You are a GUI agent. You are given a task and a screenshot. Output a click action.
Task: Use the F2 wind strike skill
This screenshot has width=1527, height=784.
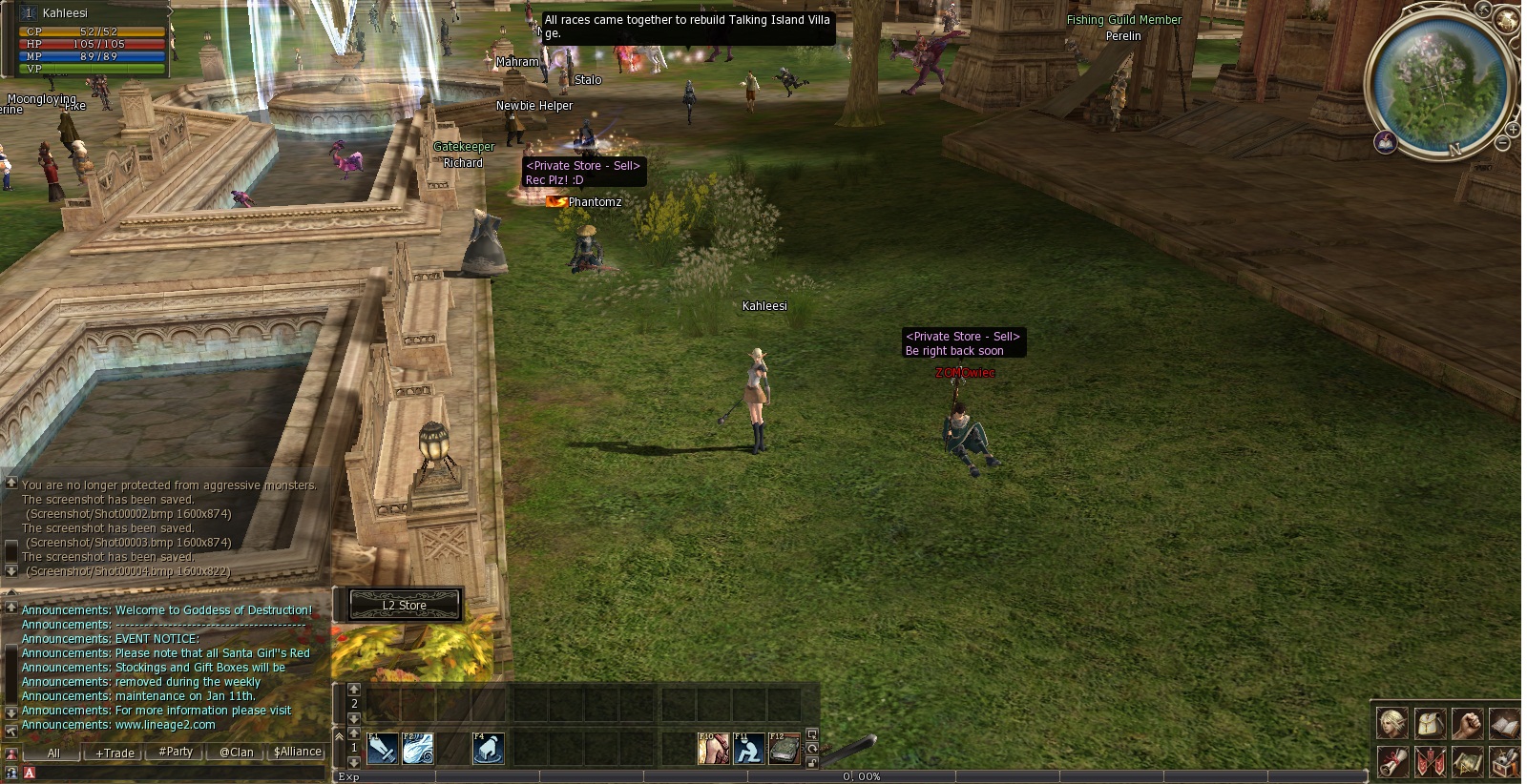point(418,749)
